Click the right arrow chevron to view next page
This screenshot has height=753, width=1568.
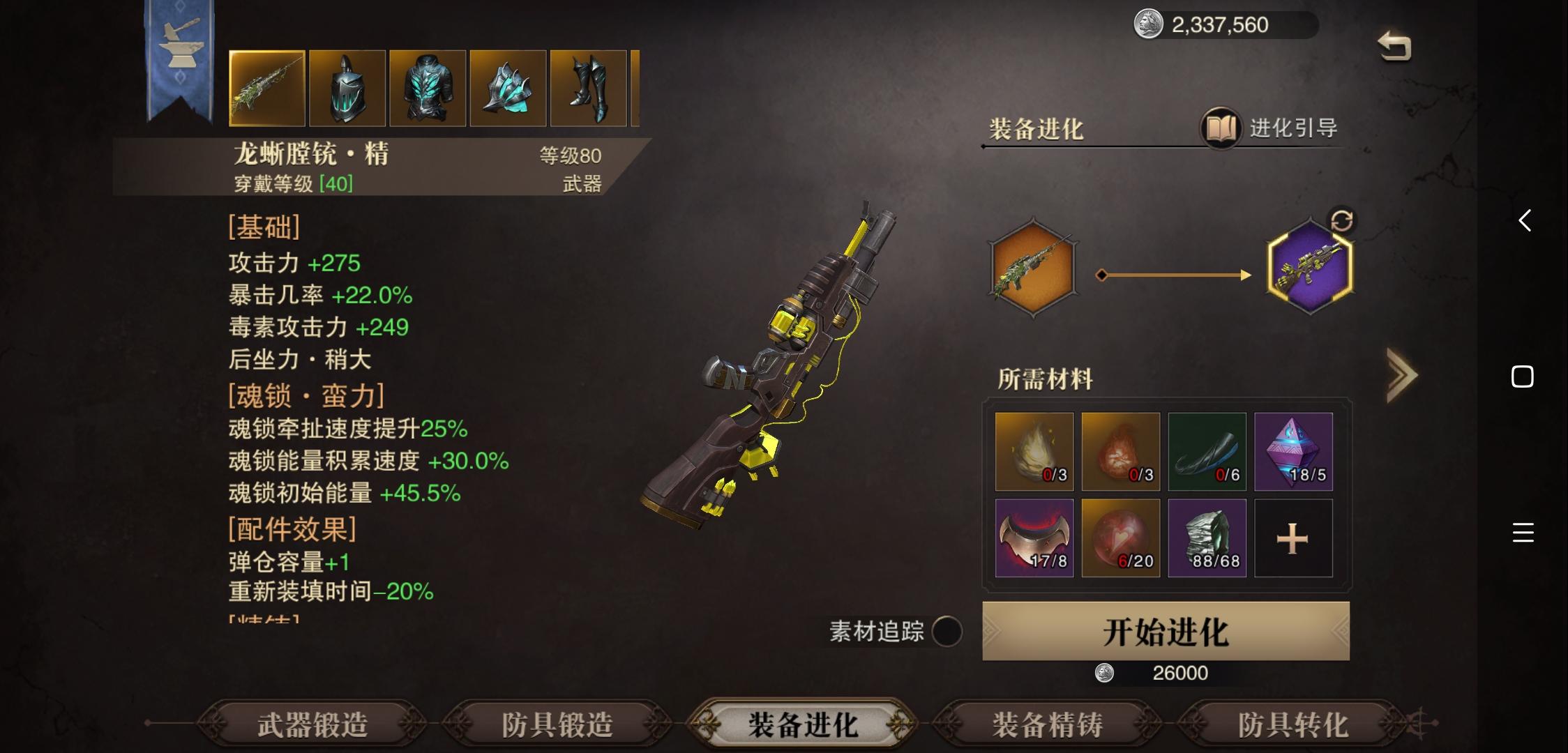pyautogui.click(x=1403, y=374)
